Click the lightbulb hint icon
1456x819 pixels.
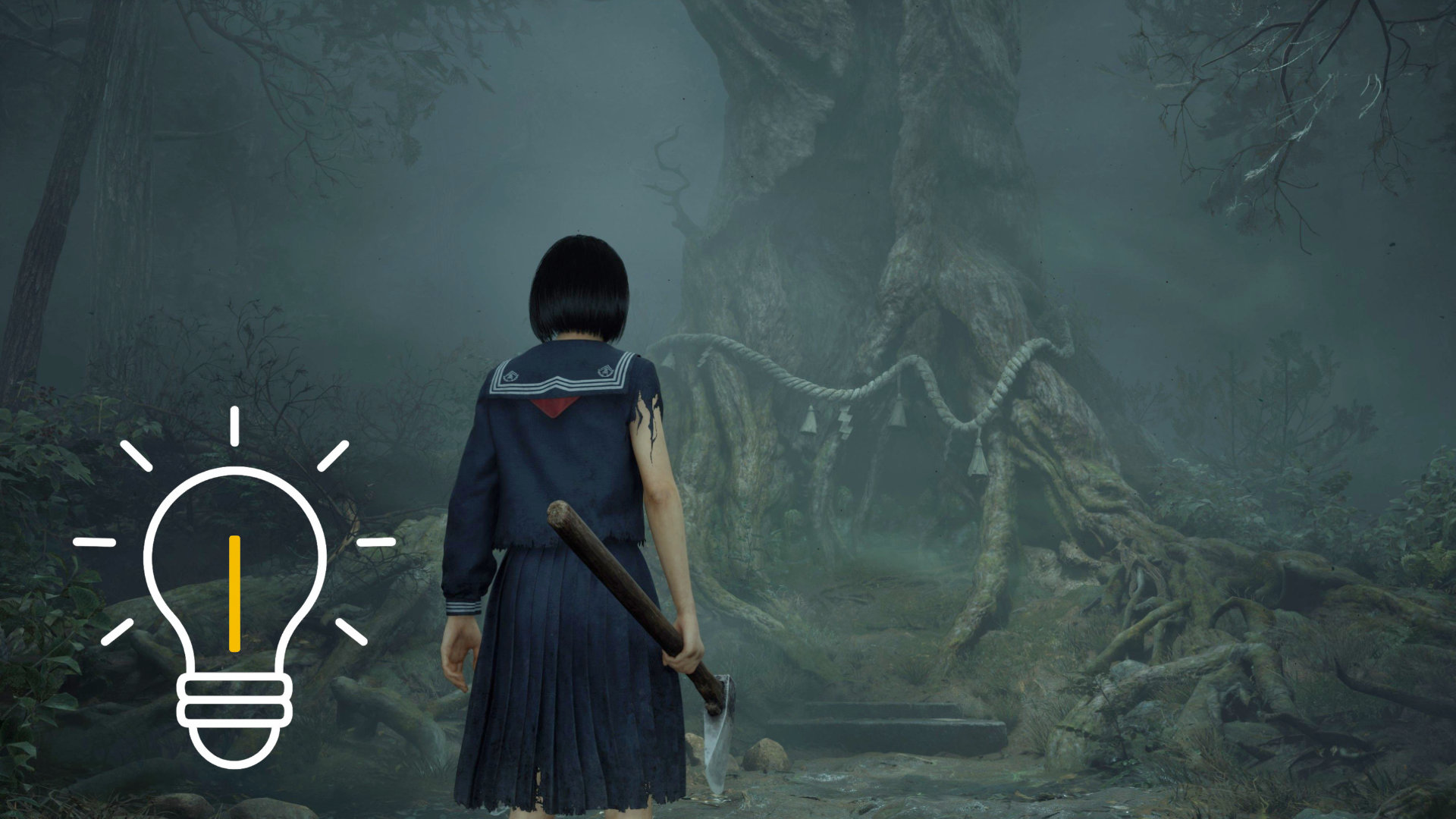234,599
